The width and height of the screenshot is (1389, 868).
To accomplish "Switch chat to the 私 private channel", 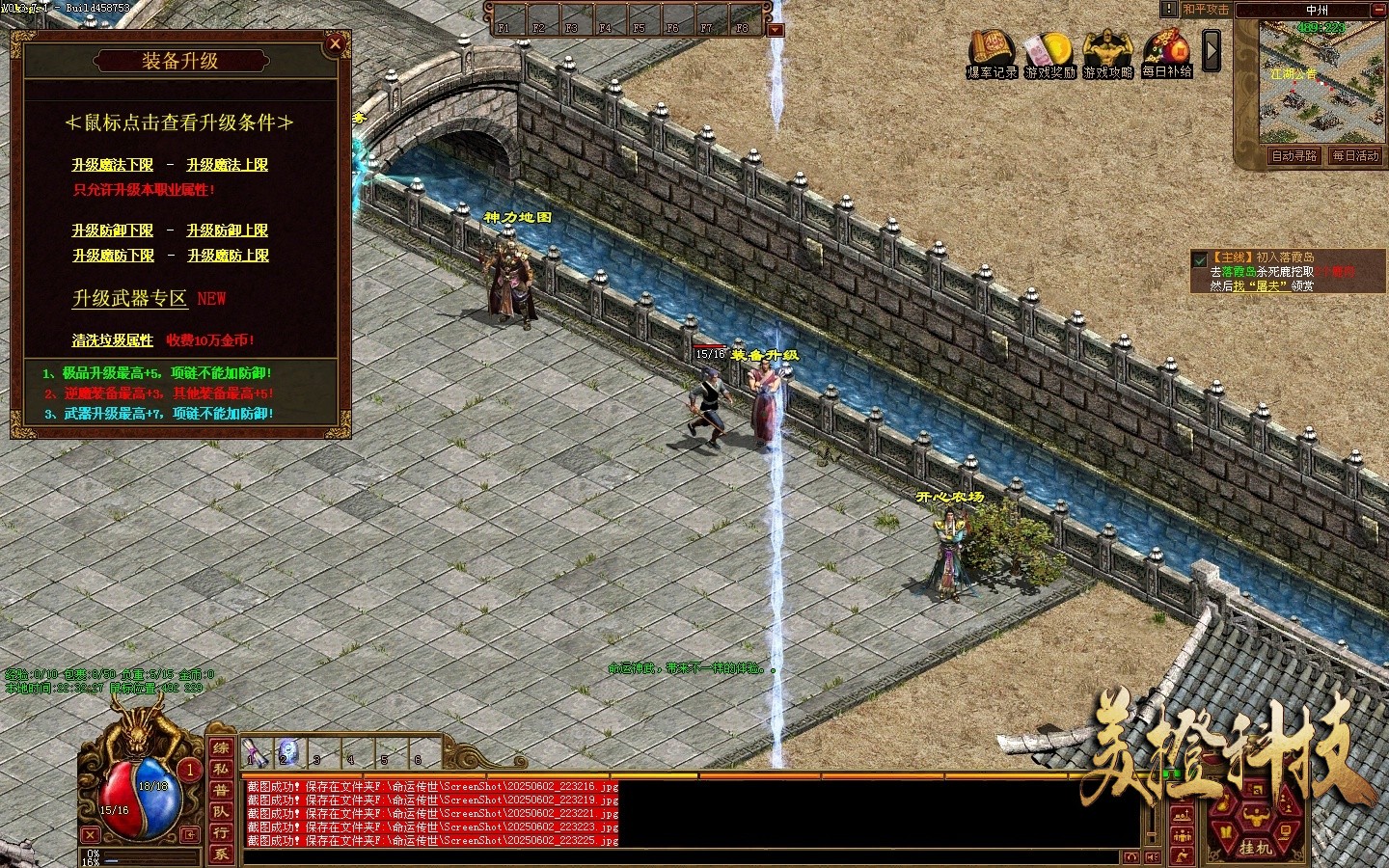I will coord(221,770).
